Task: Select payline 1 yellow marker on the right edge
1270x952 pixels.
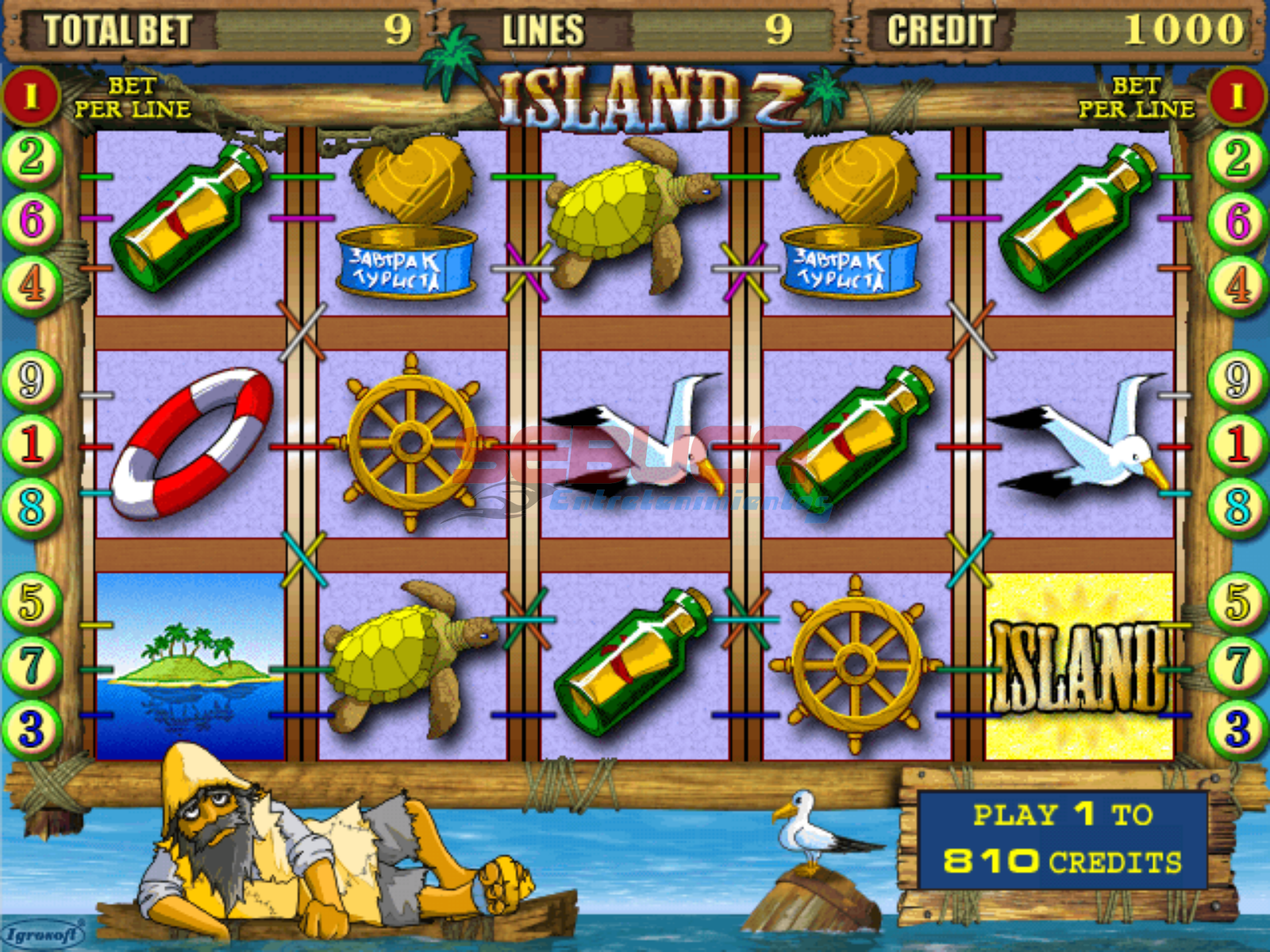Action: coord(1237,443)
